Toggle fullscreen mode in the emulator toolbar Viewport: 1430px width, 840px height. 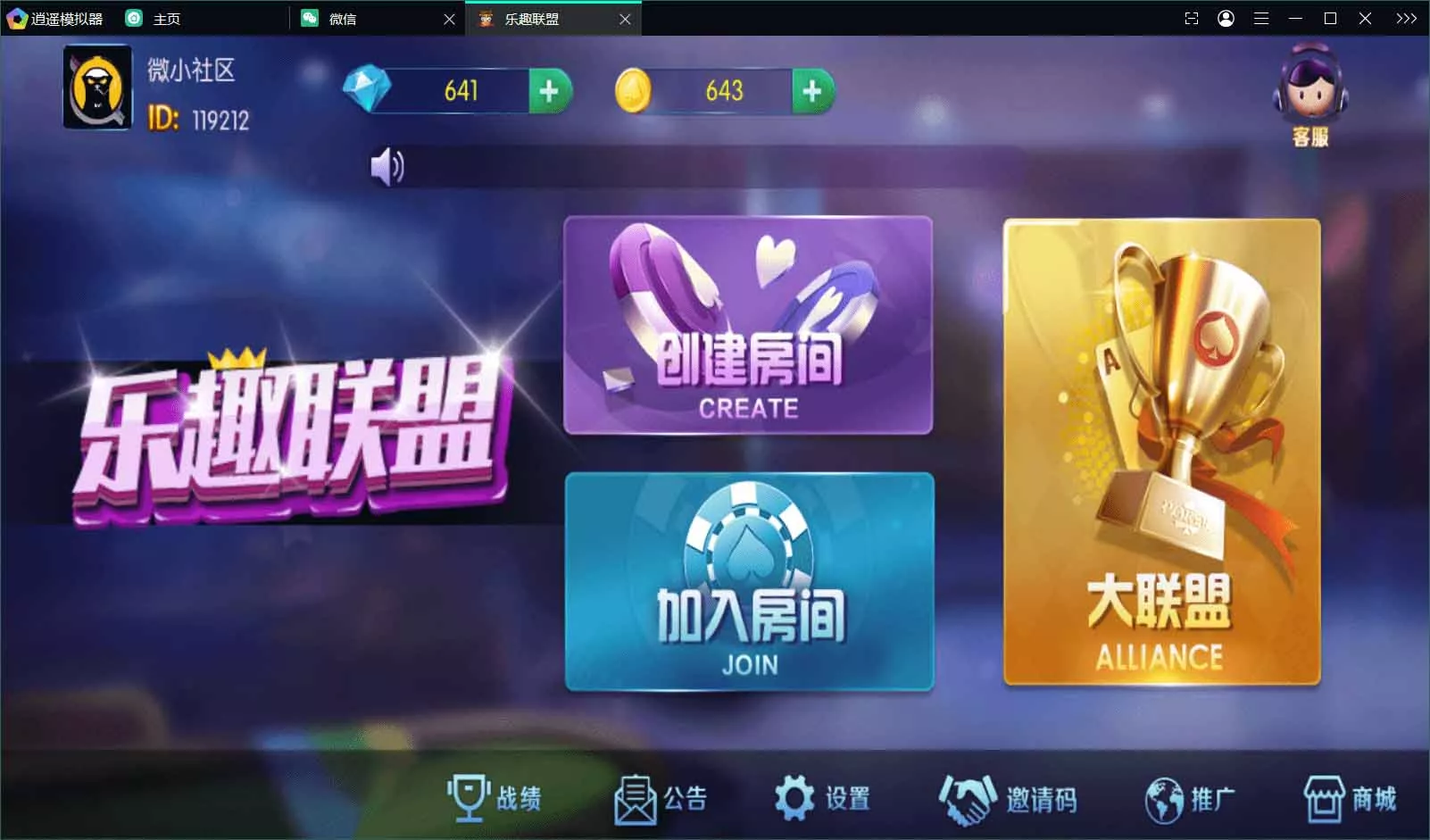pos(1192,18)
